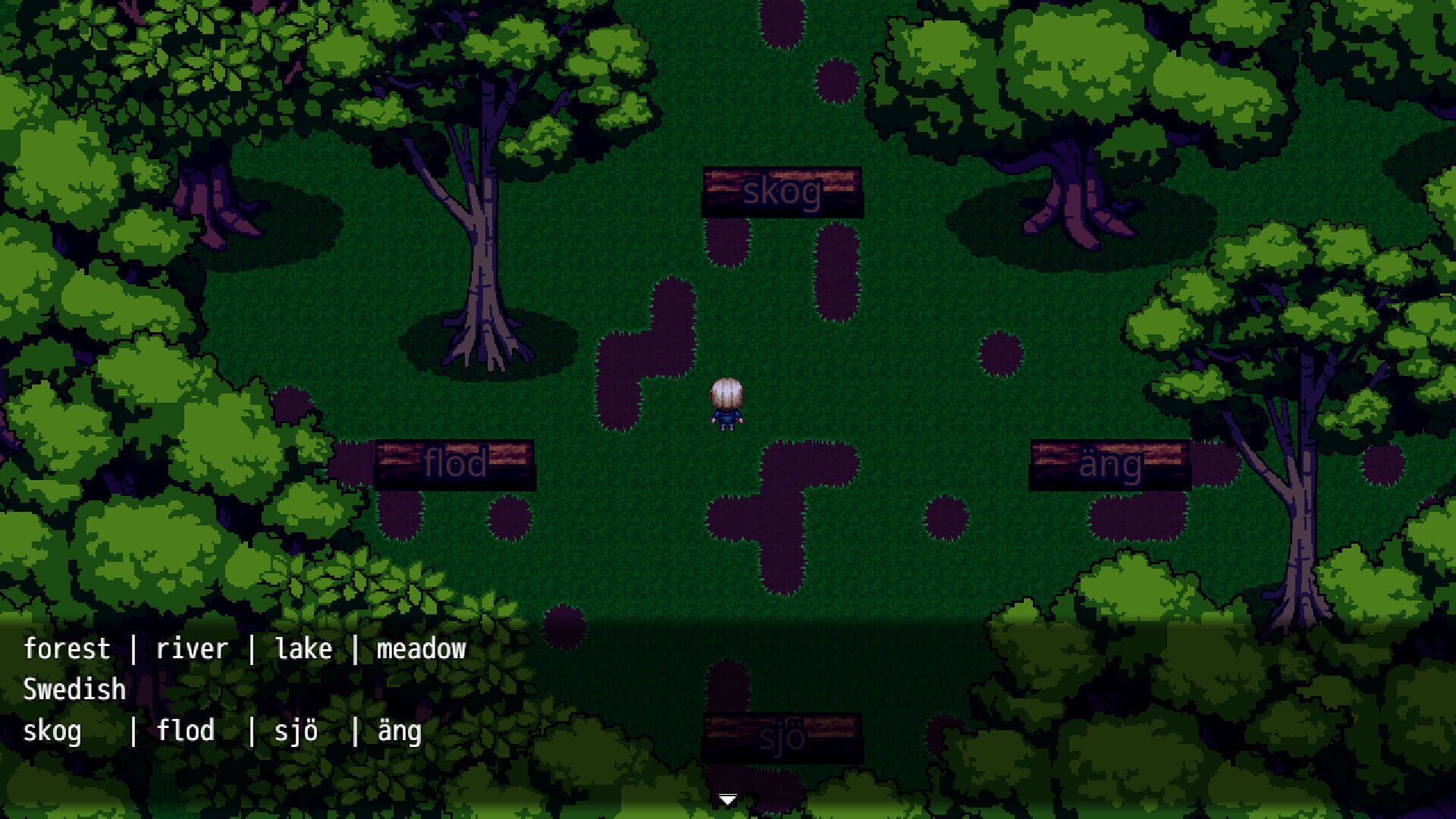Screen dimensions: 1456x819
Task: Click the word 'meadow' in the dialogue
Action: pyautogui.click(x=422, y=648)
